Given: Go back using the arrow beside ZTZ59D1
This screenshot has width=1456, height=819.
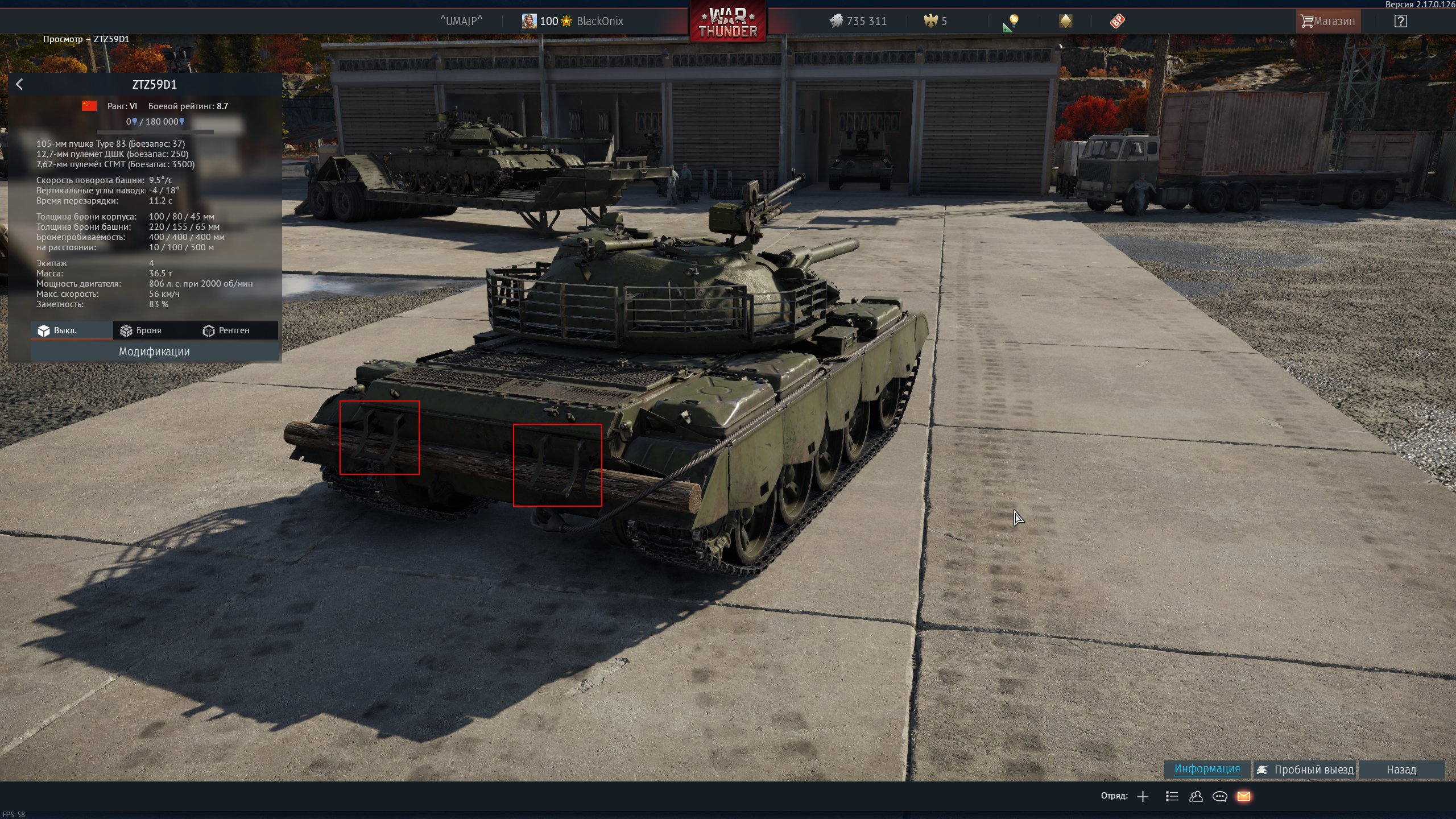Looking at the screenshot, I should tap(19, 85).
